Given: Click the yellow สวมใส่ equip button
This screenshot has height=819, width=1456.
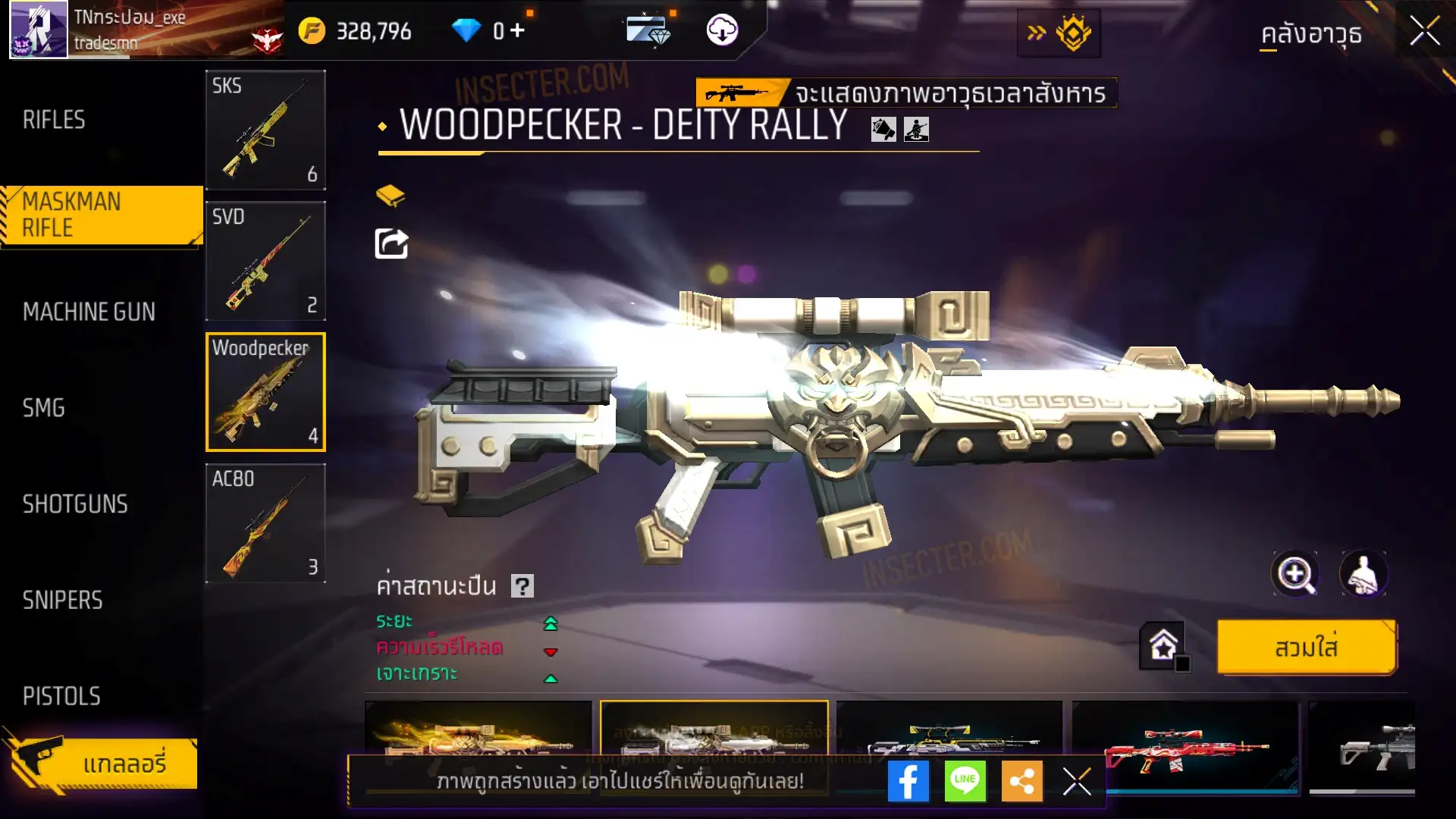Looking at the screenshot, I should click(1306, 648).
